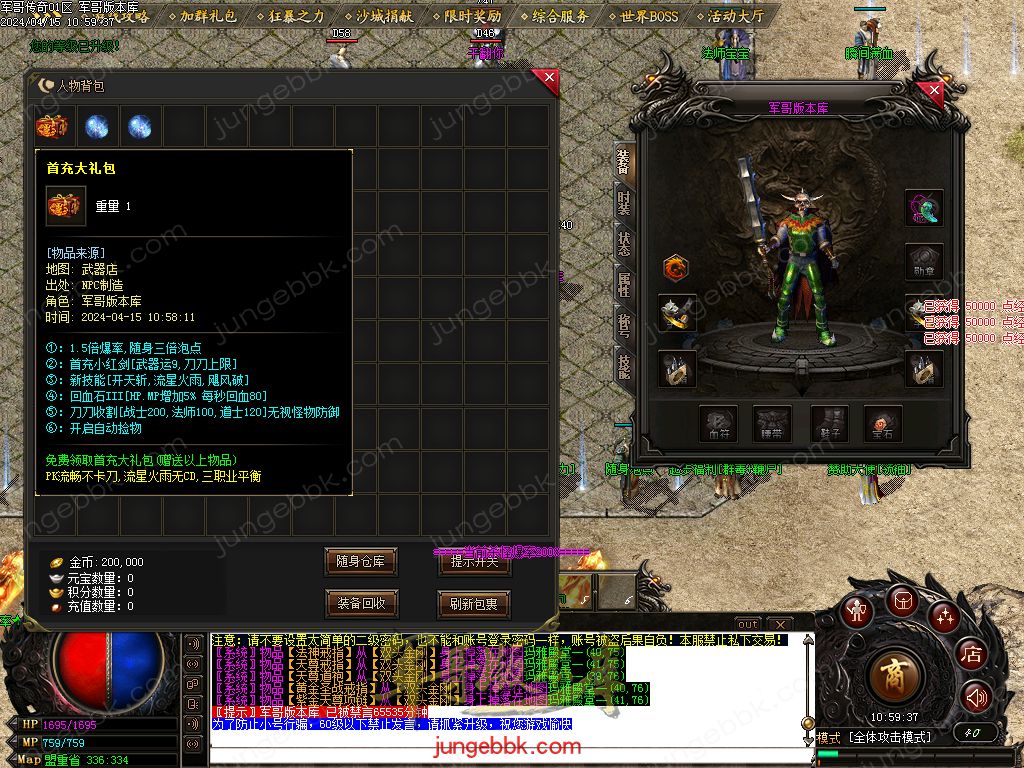Close the 人物背包 inventory window

(x=546, y=81)
